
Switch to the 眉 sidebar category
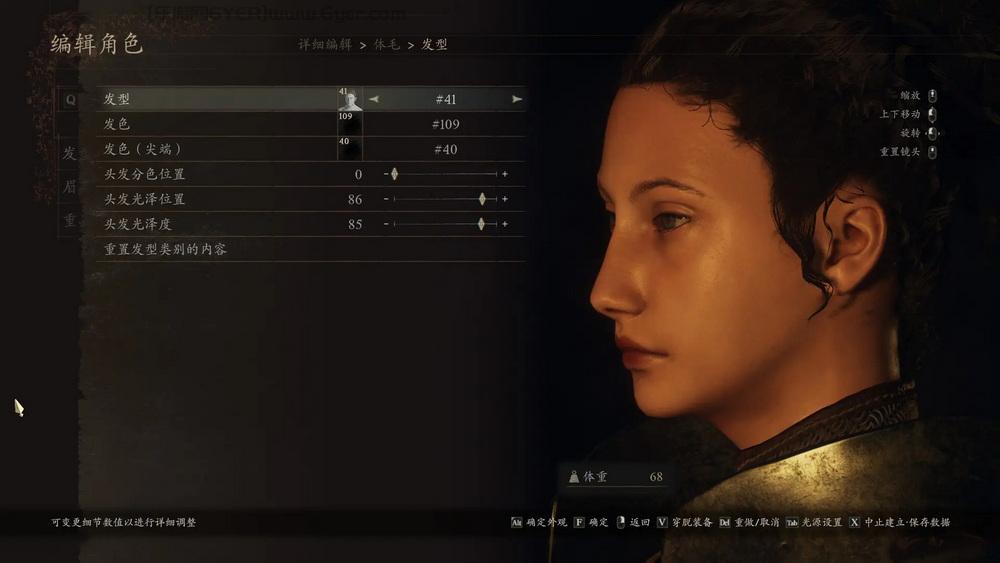coord(70,187)
